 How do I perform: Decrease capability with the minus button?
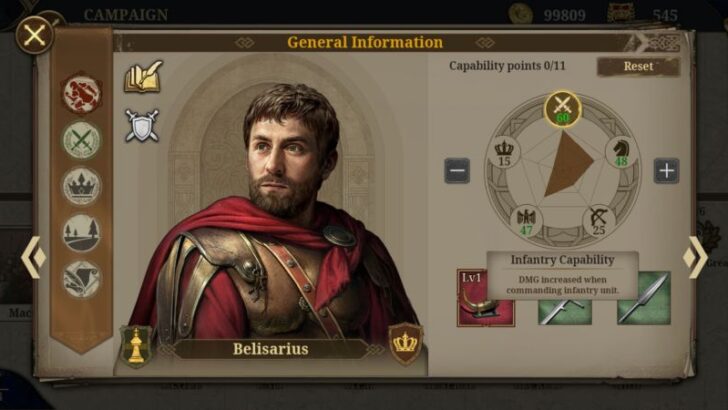pyautogui.click(x=457, y=170)
